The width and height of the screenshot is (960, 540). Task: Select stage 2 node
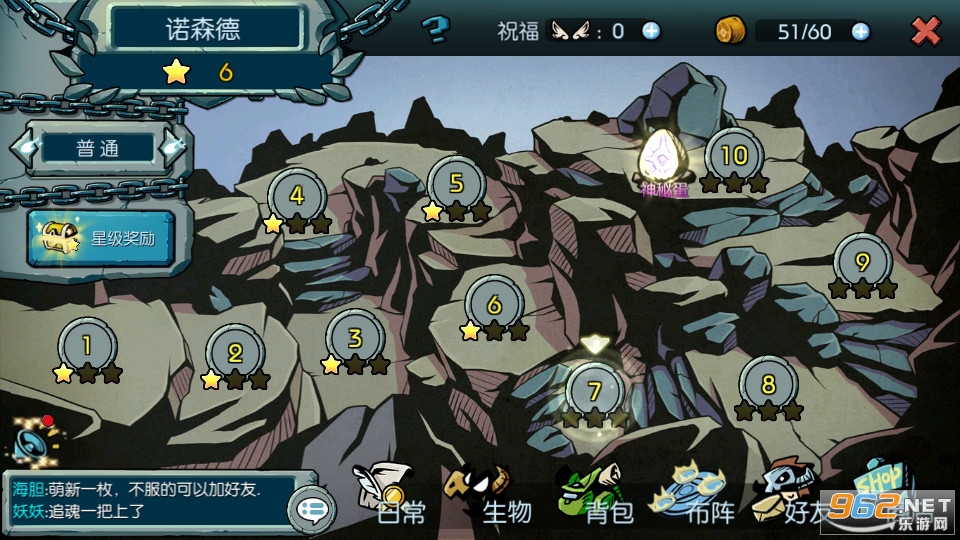pyautogui.click(x=235, y=352)
